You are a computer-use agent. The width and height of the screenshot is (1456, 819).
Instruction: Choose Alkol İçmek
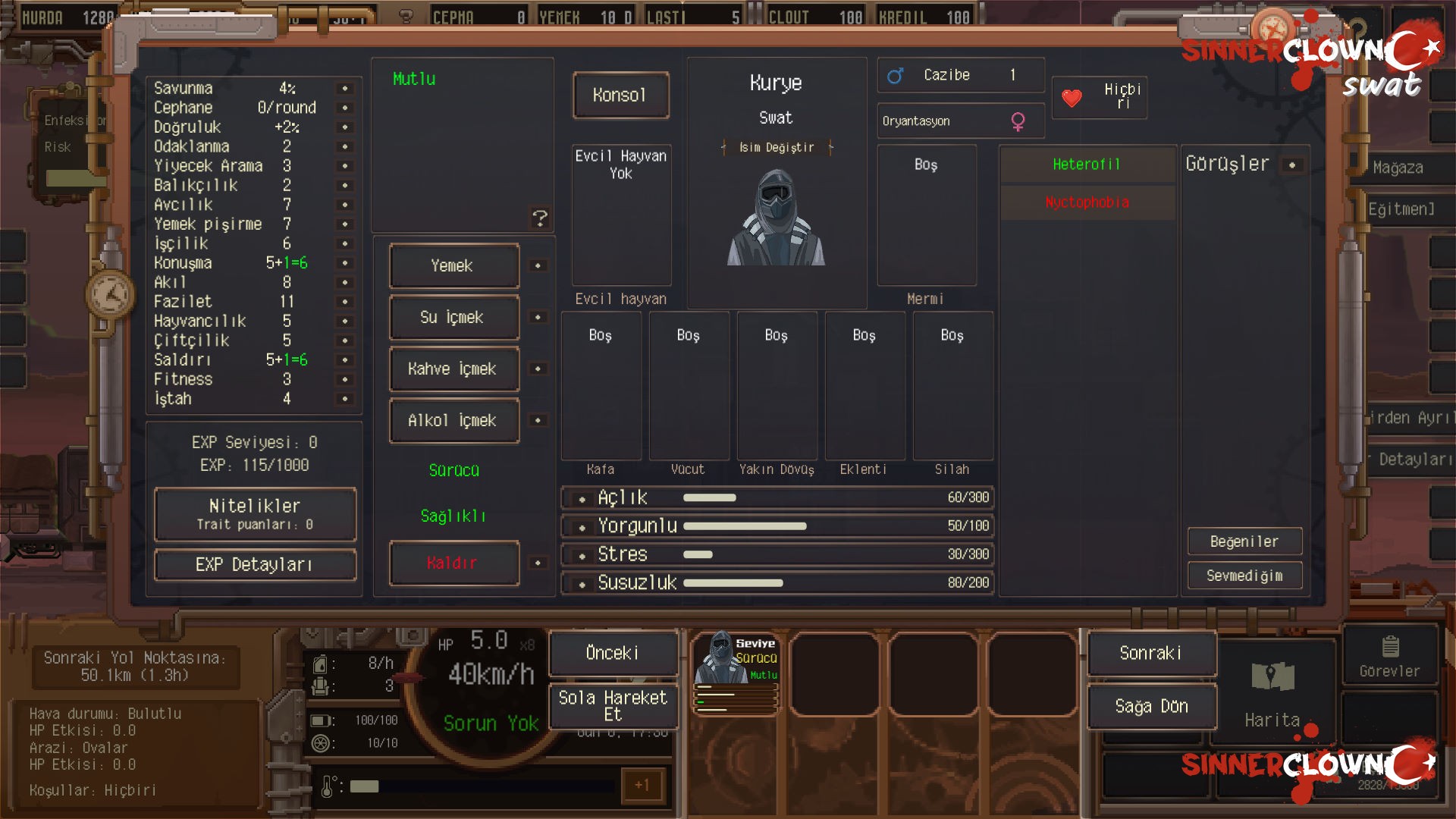[x=453, y=421]
